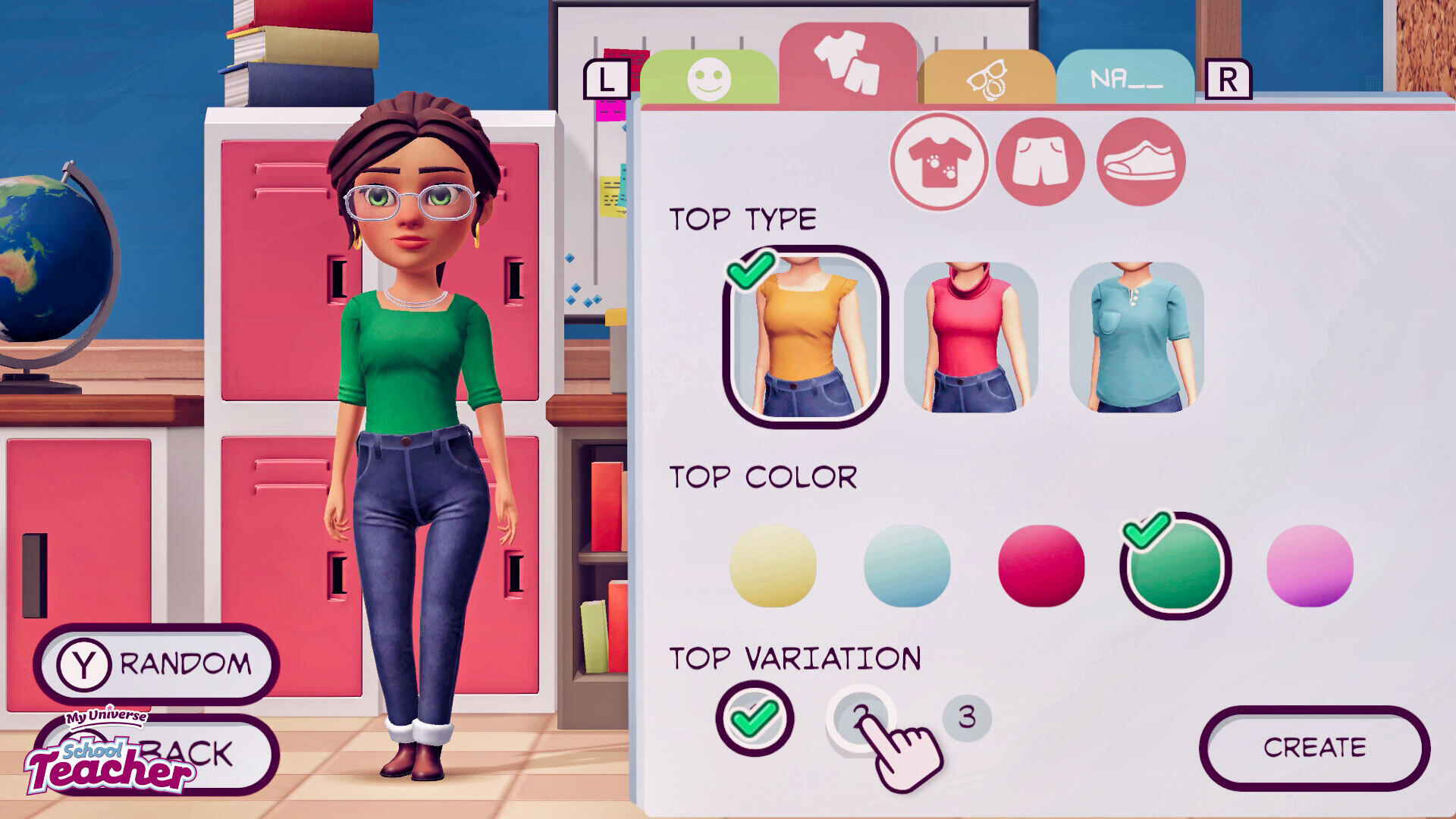
Task: Apply the pale yellow top color
Action: pyautogui.click(x=773, y=566)
